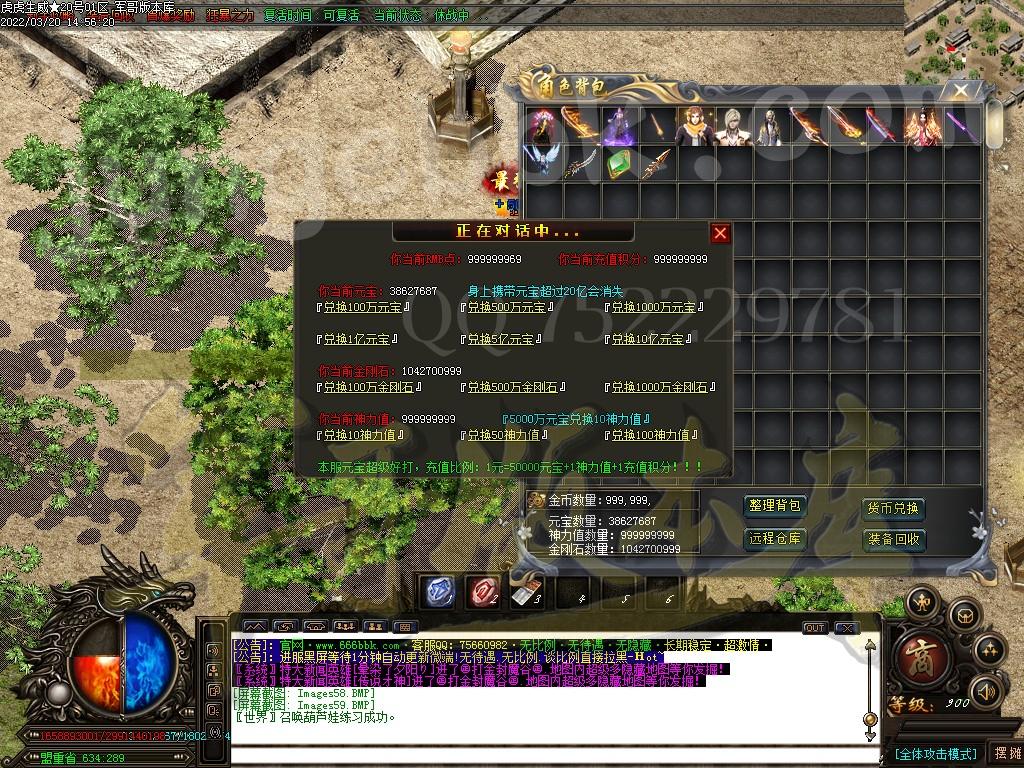Exchange for 100万金刚石
1024x768 pixels.
(x=367, y=388)
